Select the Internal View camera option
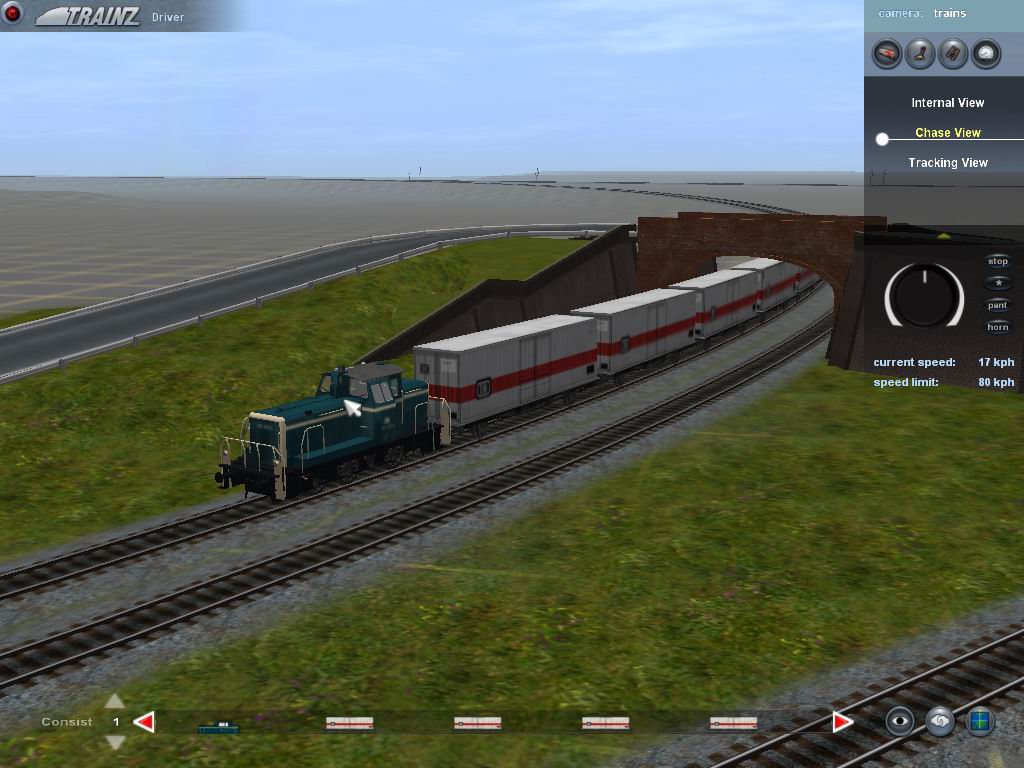1024x768 pixels. click(947, 103)
